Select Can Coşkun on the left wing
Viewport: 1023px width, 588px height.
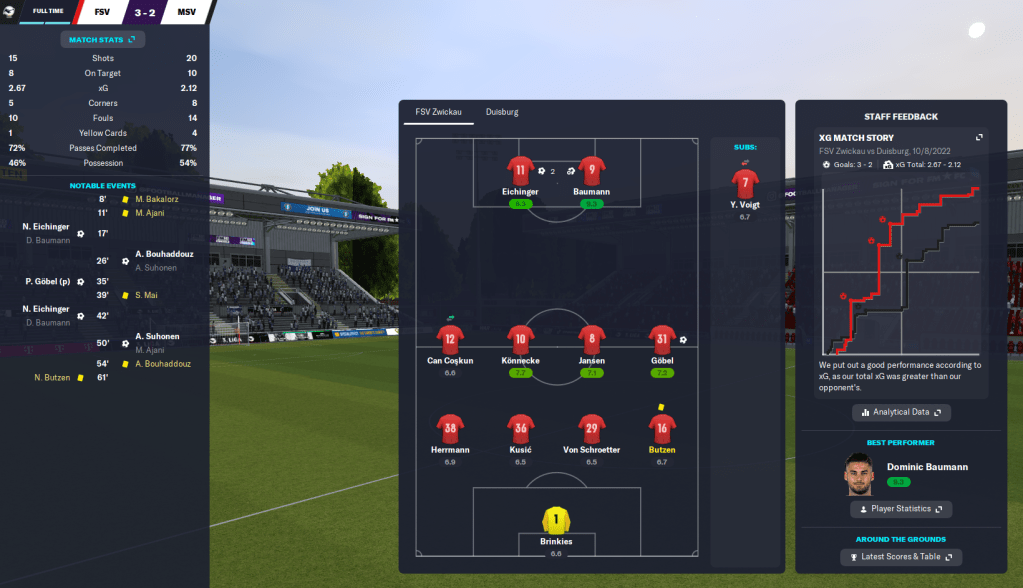[x=449, y=339]
